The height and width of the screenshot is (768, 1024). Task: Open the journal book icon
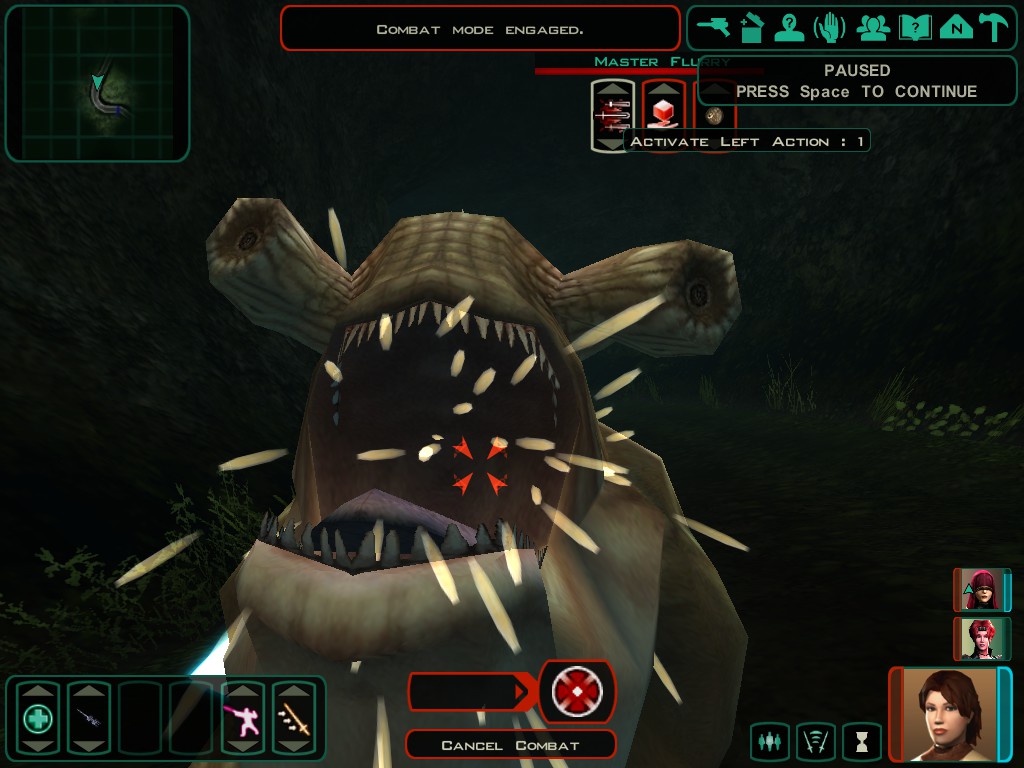pos(915,28)
